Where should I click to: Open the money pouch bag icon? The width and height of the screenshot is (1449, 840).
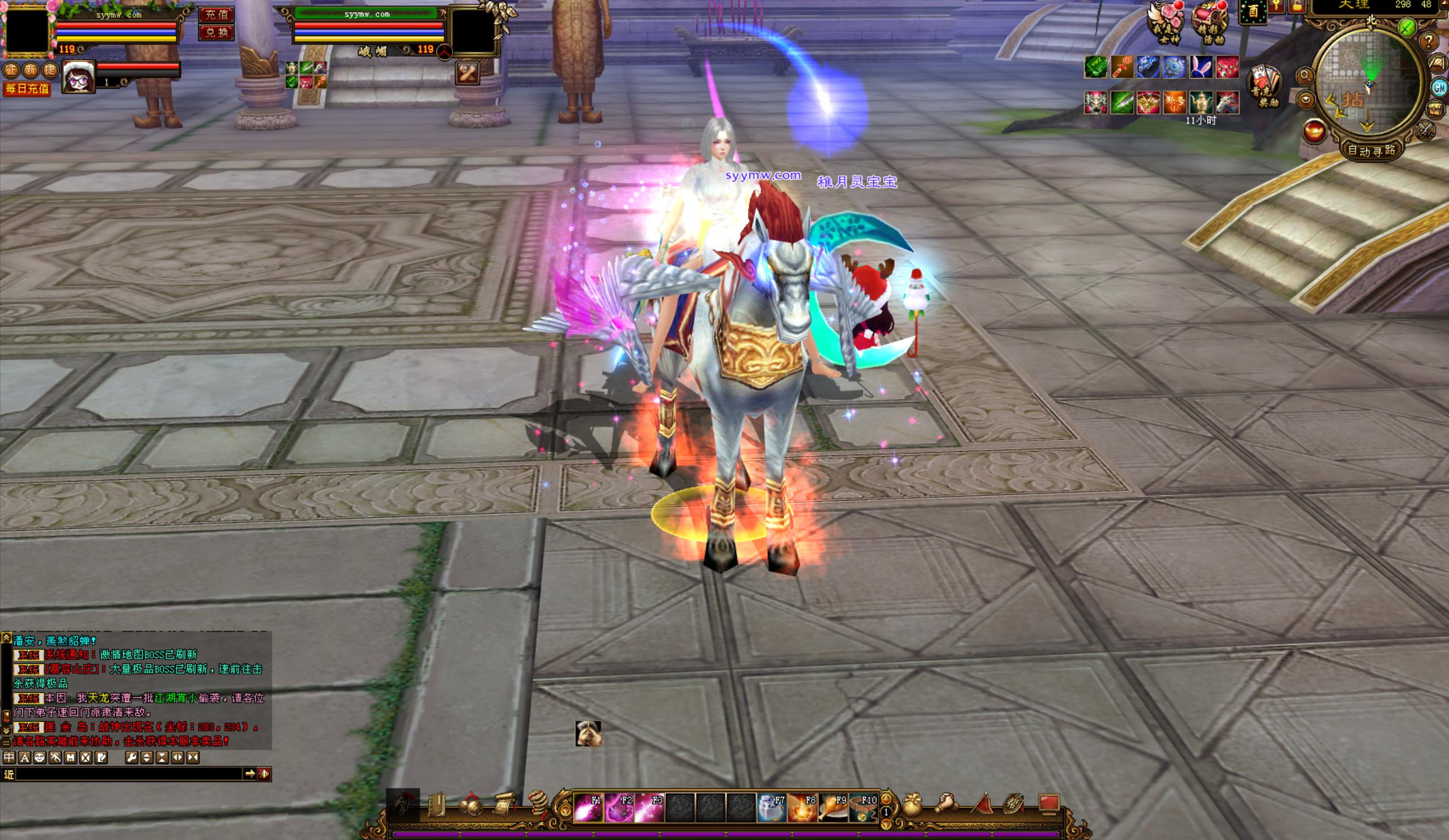click(912, 805)
